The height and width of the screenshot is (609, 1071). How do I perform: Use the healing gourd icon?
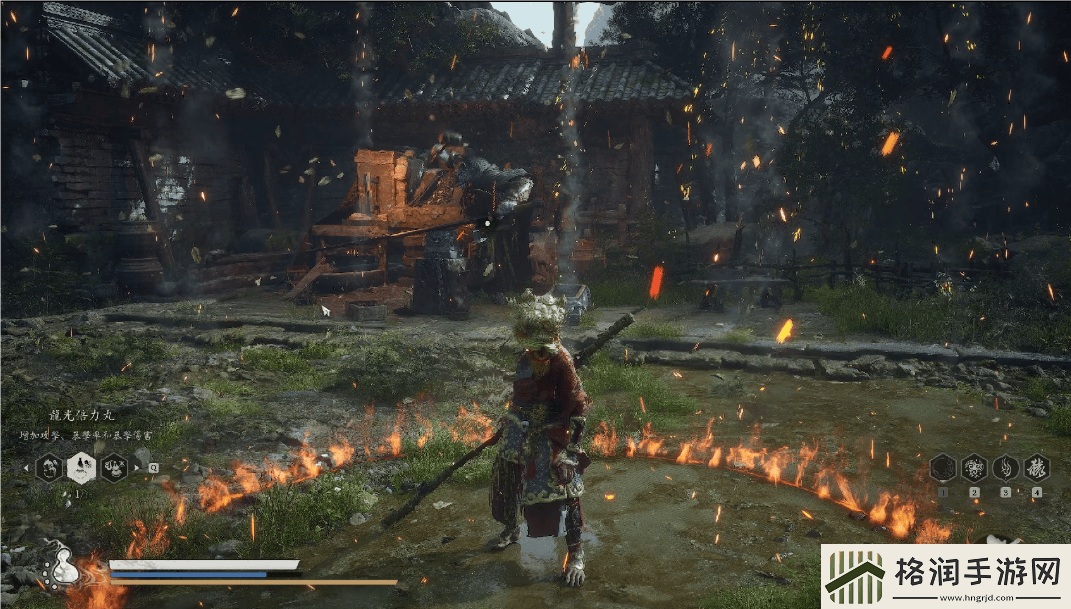(60, 566)
